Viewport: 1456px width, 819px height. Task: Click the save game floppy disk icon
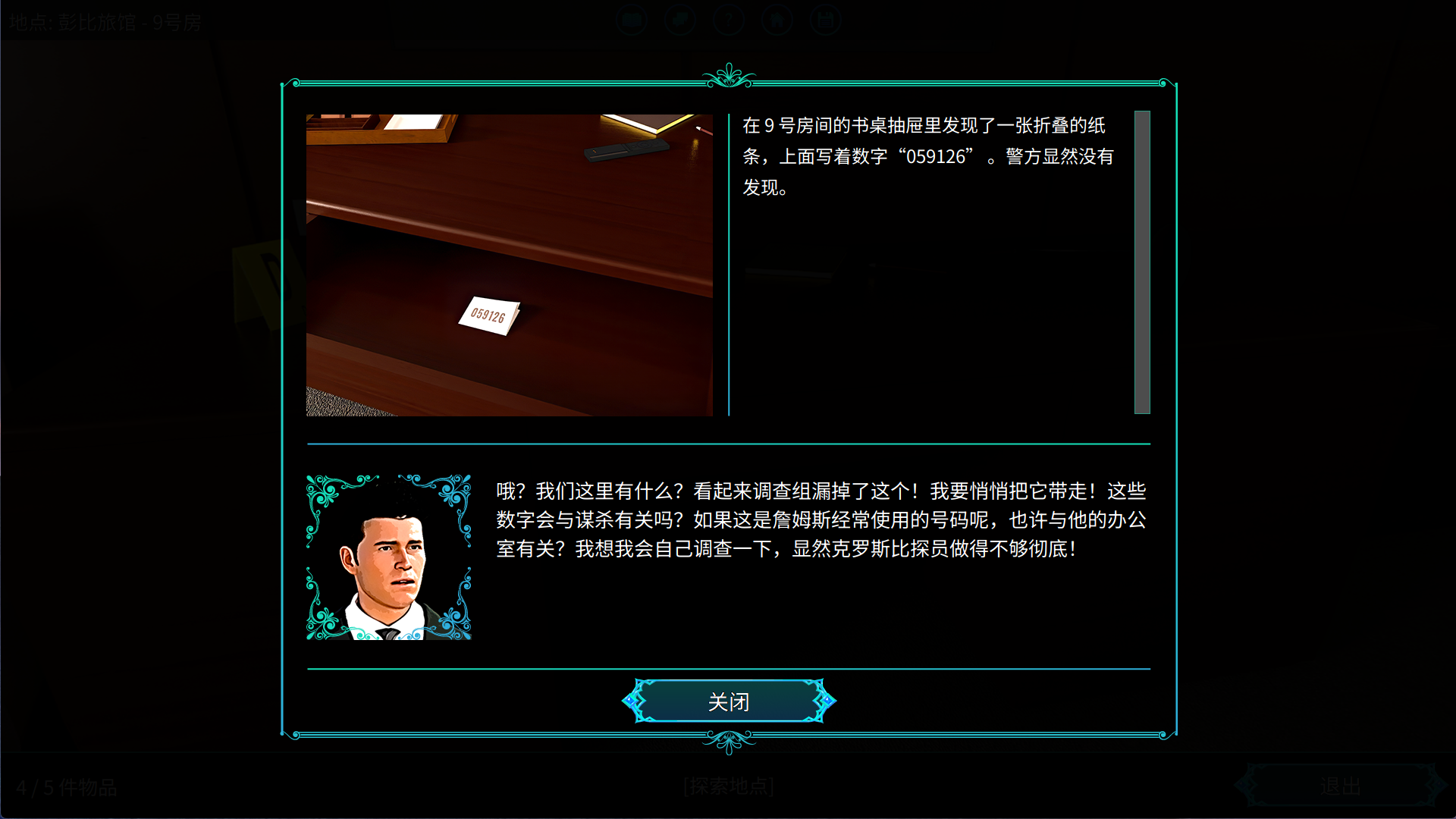(826, 20)
